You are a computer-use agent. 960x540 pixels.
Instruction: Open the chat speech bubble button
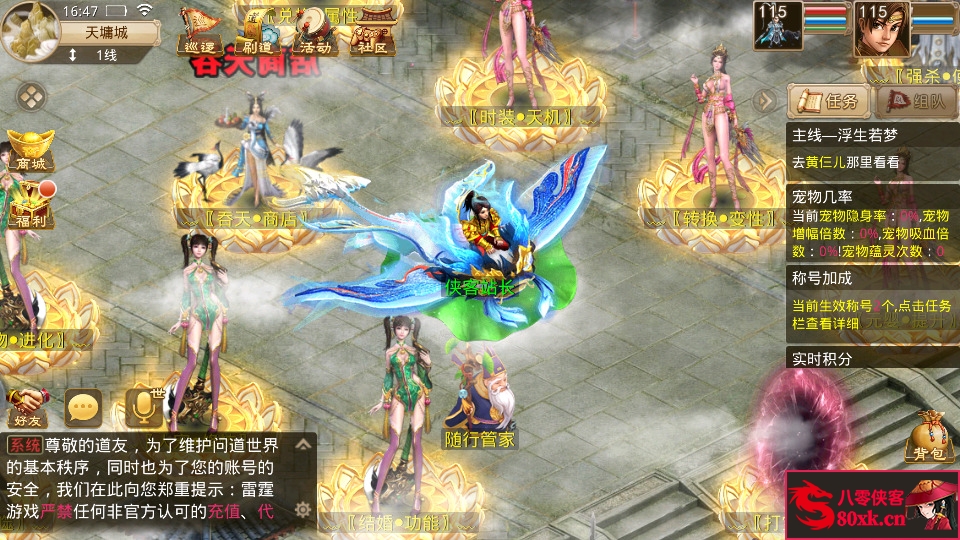[x=84, y=406]
